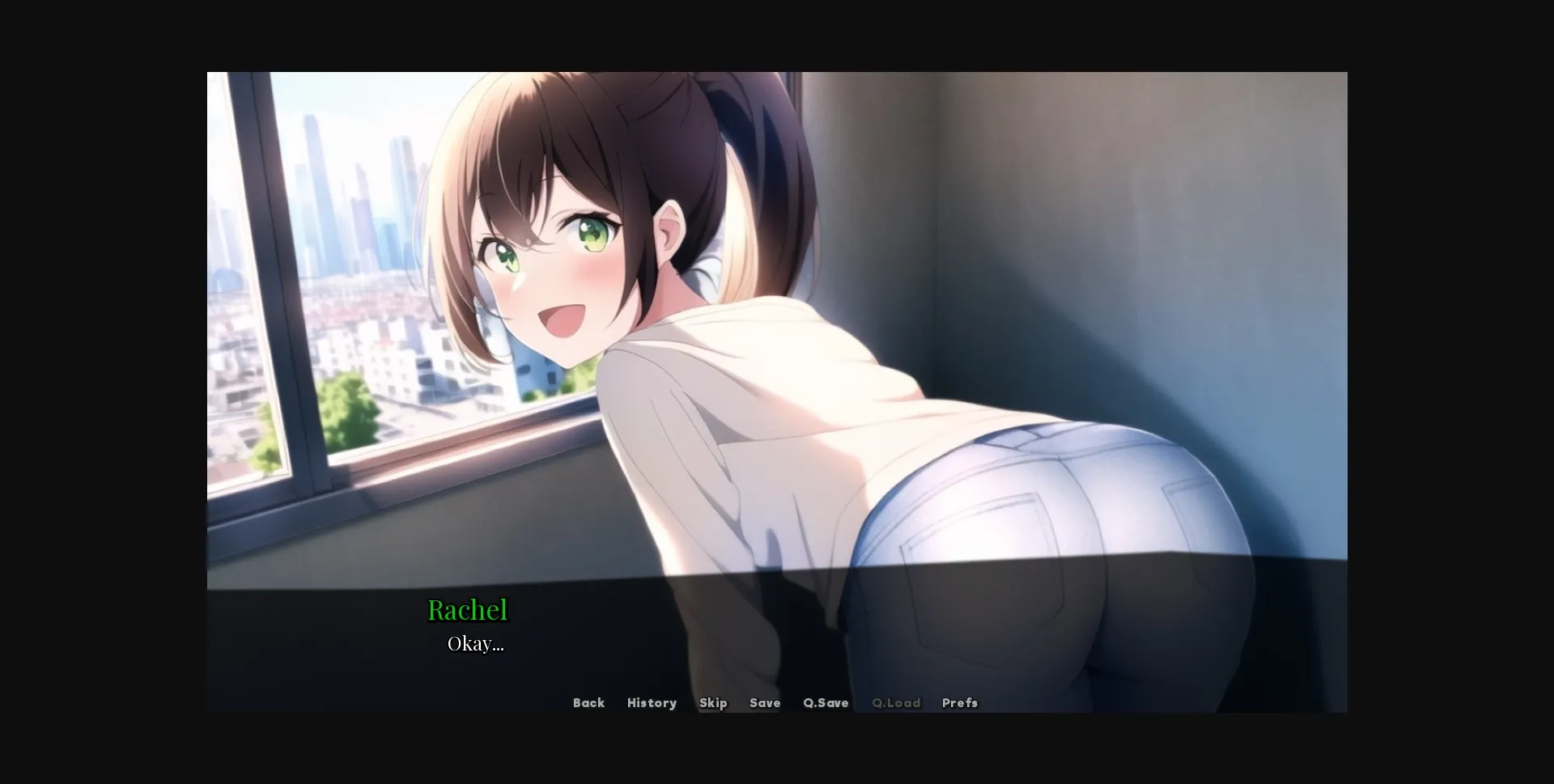Click the scene image to continue the story
This screenshot has height=784, width=1554.
777,324
